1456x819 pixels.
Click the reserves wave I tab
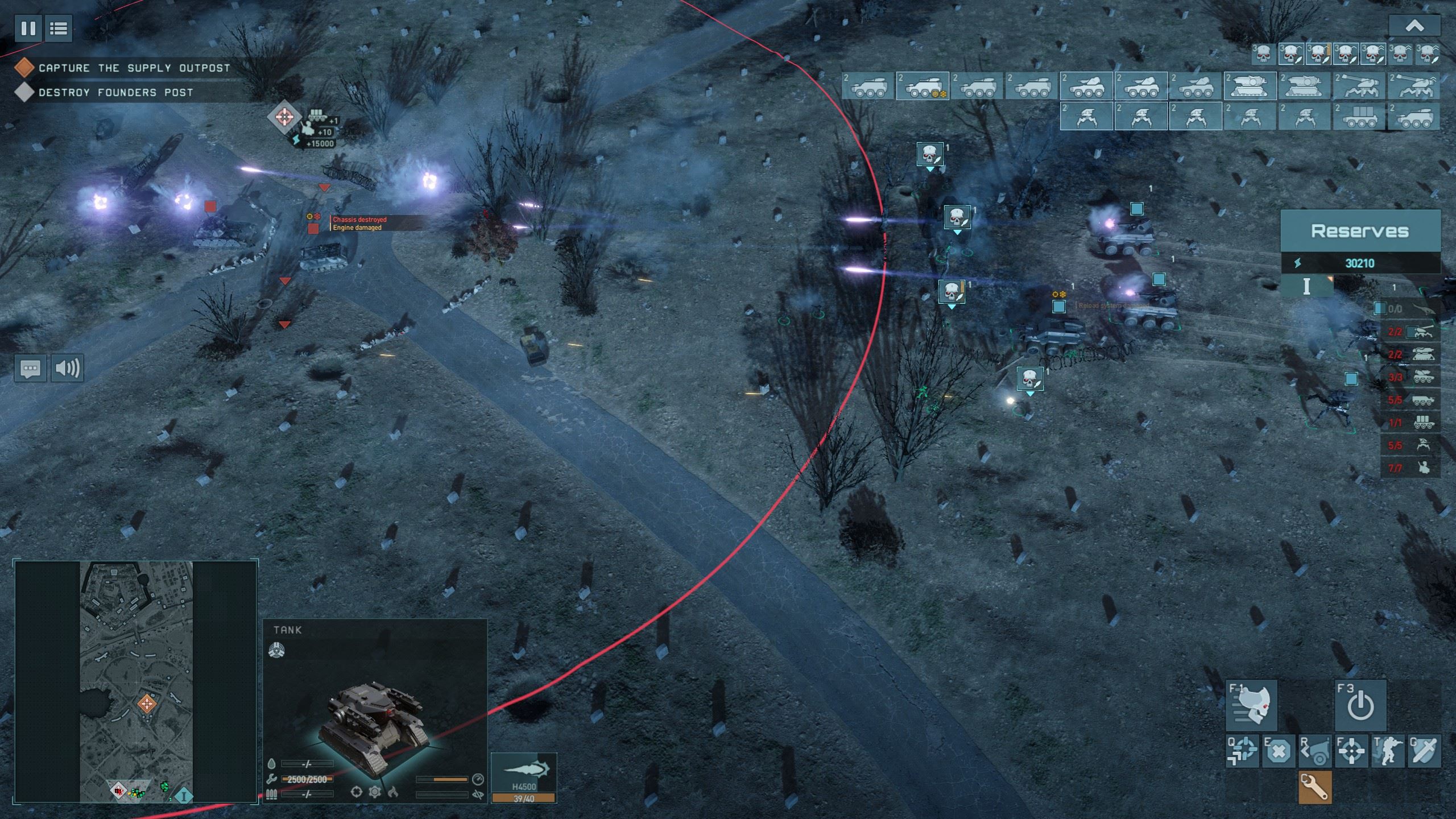tap(1306, 287)
